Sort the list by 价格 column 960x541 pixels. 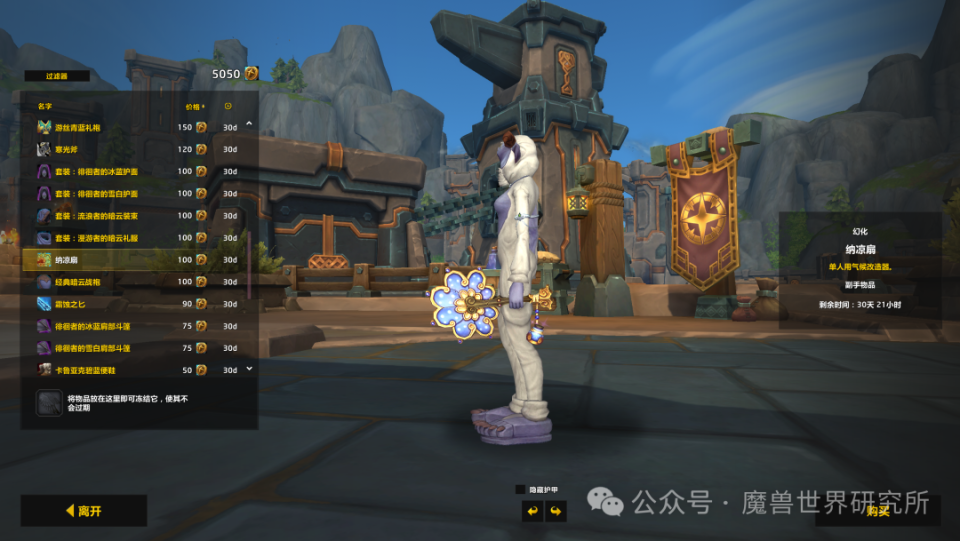(x=194, y=106)
